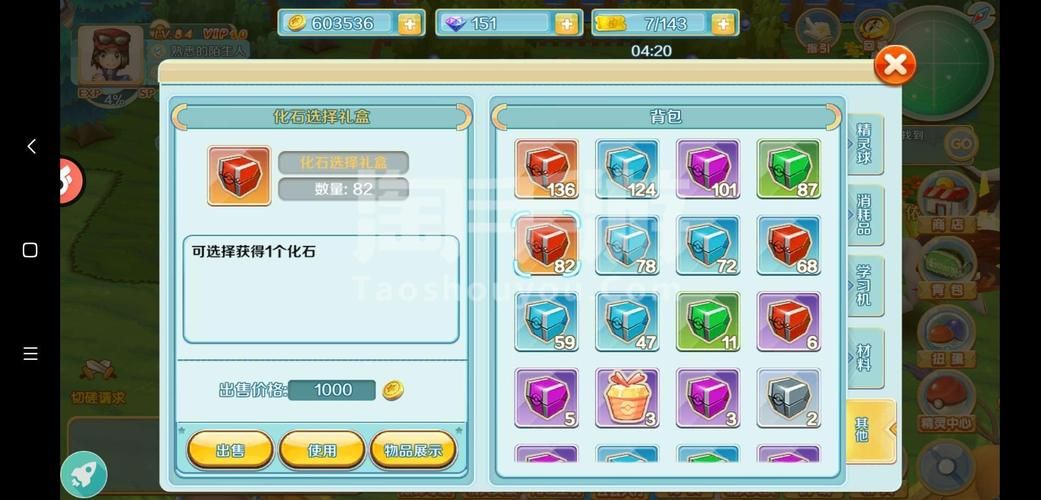This screenshot has width=1041, height=500.
Task: Close the backpack window
Action: click(894, 66)
